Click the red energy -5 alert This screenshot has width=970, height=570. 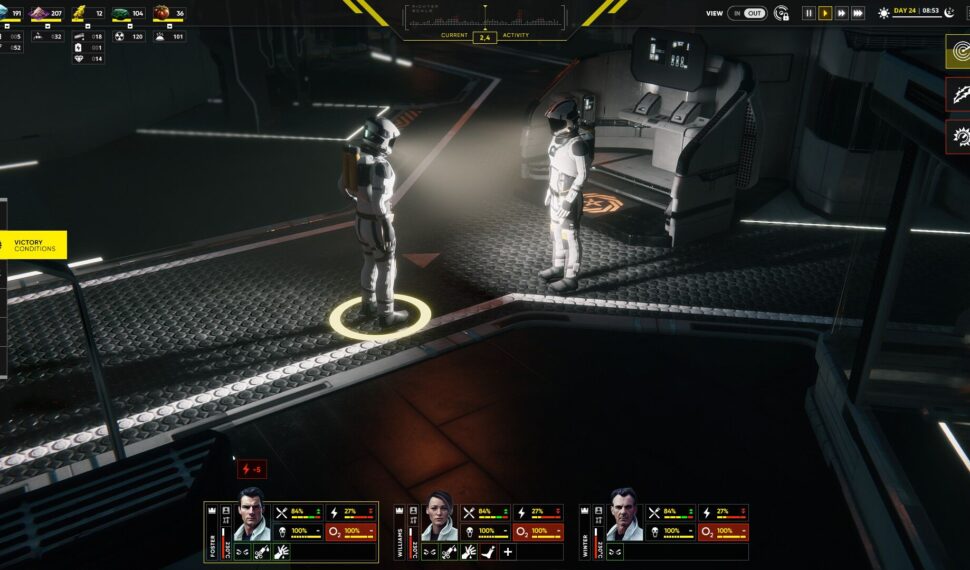tap(251, 469)
